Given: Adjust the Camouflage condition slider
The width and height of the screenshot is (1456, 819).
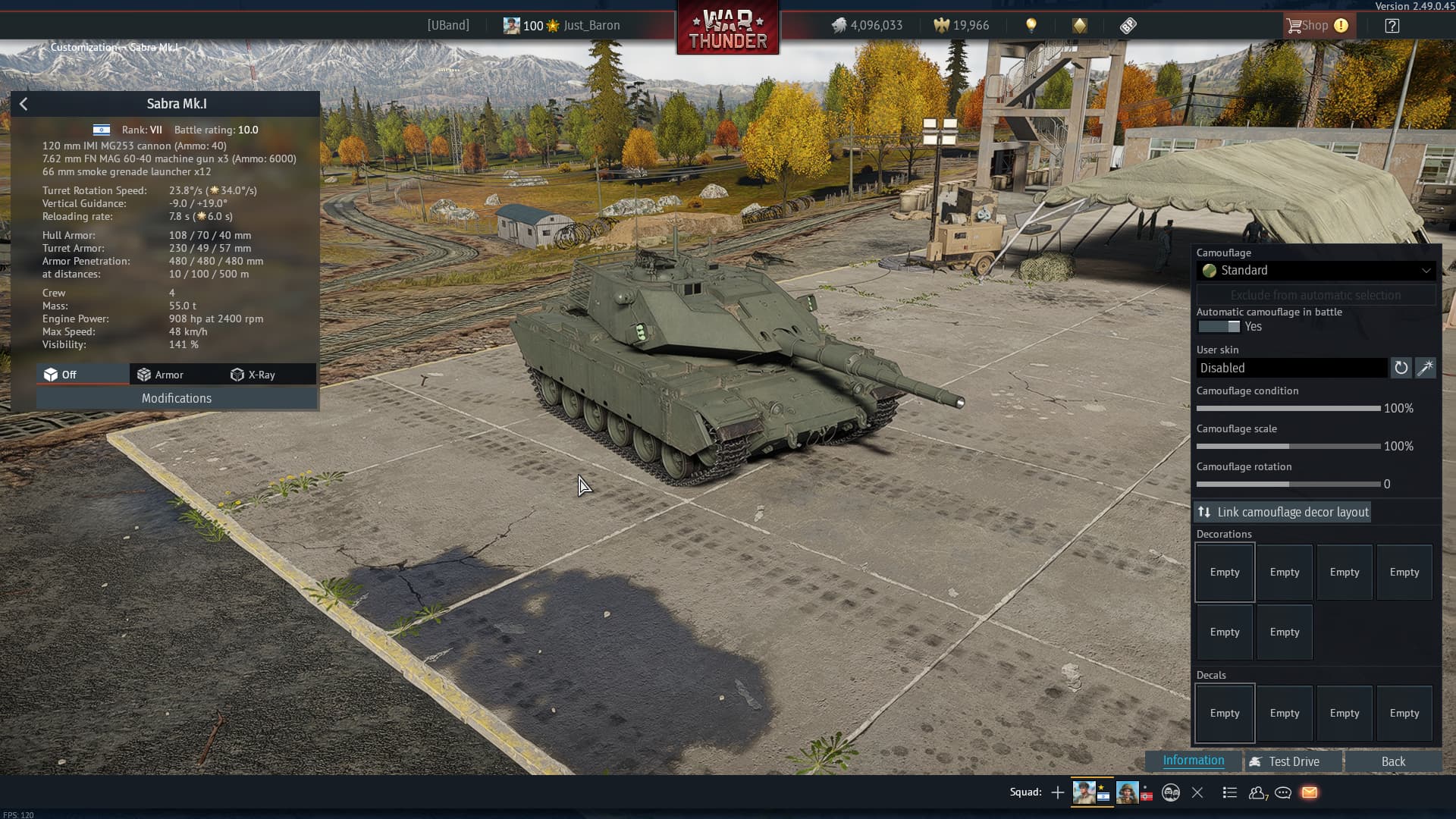Looking at the screenshot, I should [1288, 409].
